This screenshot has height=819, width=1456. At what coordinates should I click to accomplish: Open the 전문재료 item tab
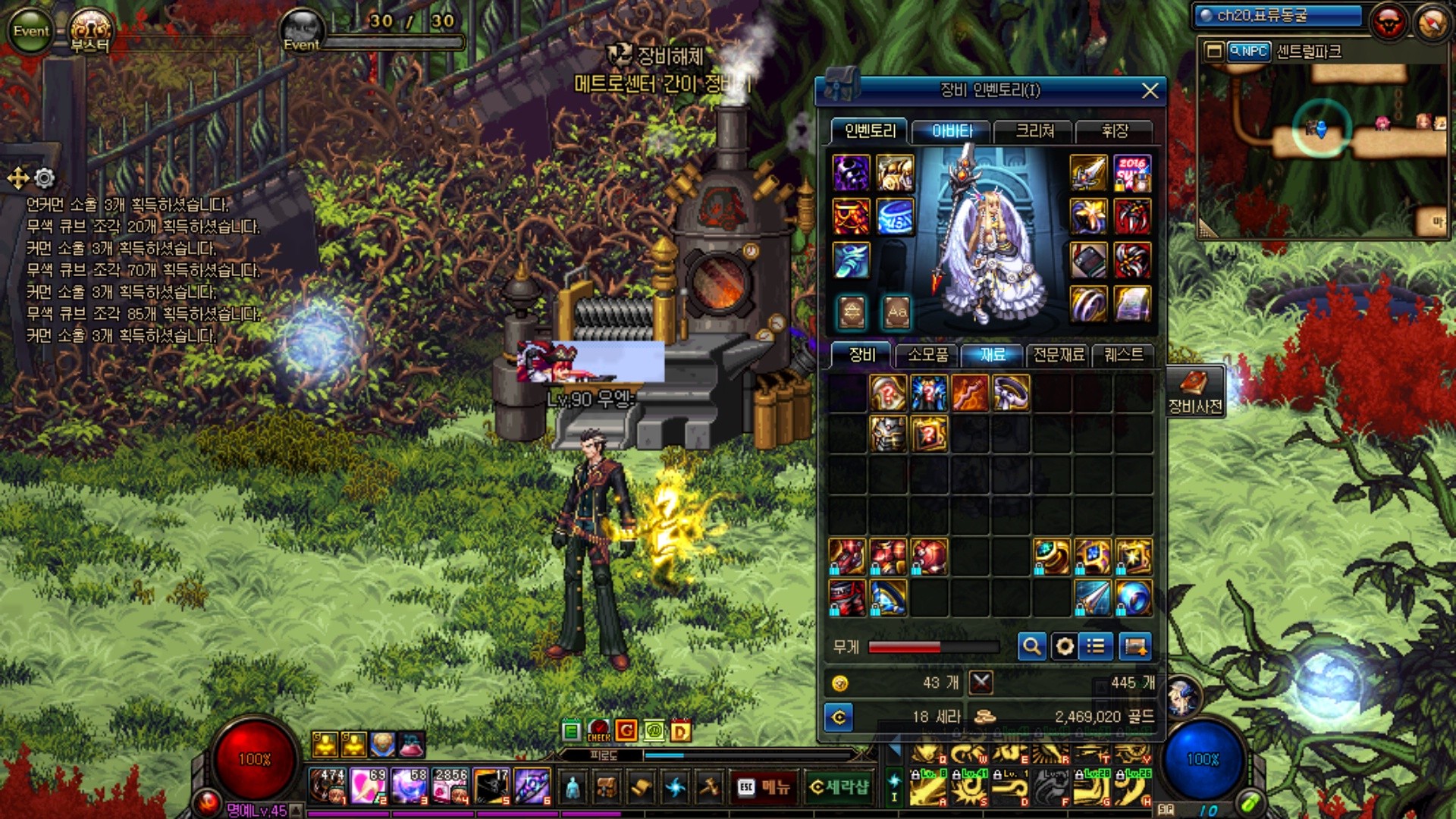[1059, 355]
